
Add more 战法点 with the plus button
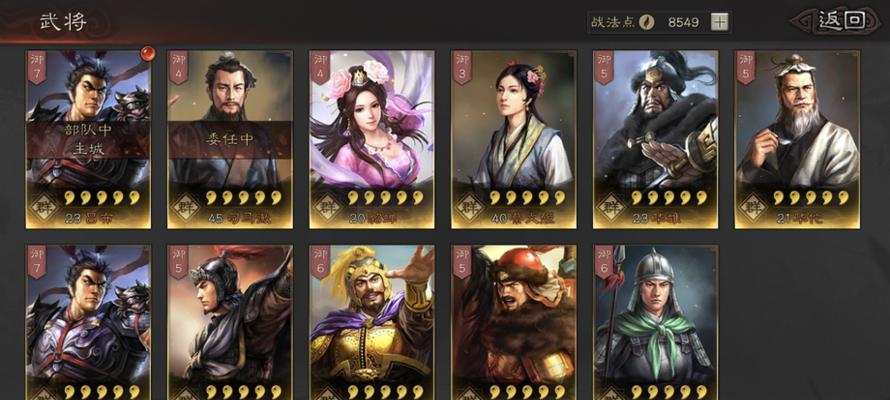pyautogui.click(x=720, y=21)
